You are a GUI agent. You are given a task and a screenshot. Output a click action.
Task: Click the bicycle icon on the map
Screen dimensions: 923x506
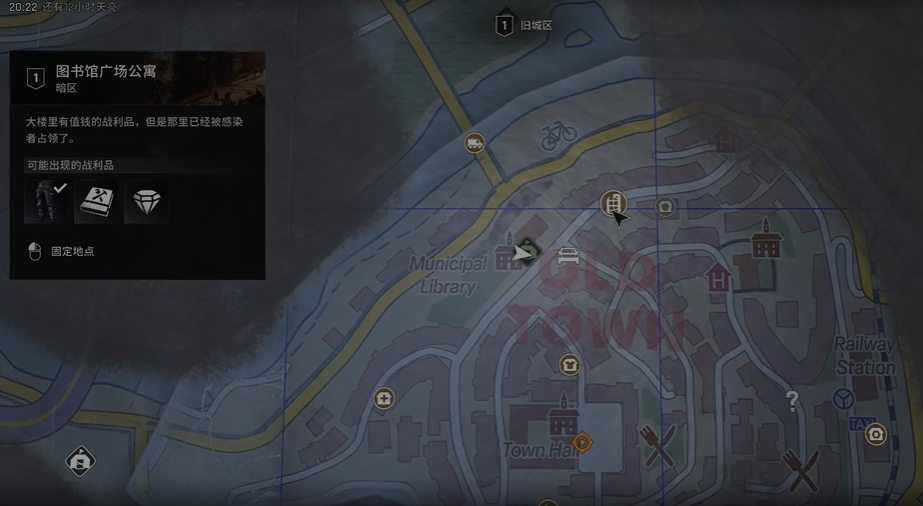[559, 134]
